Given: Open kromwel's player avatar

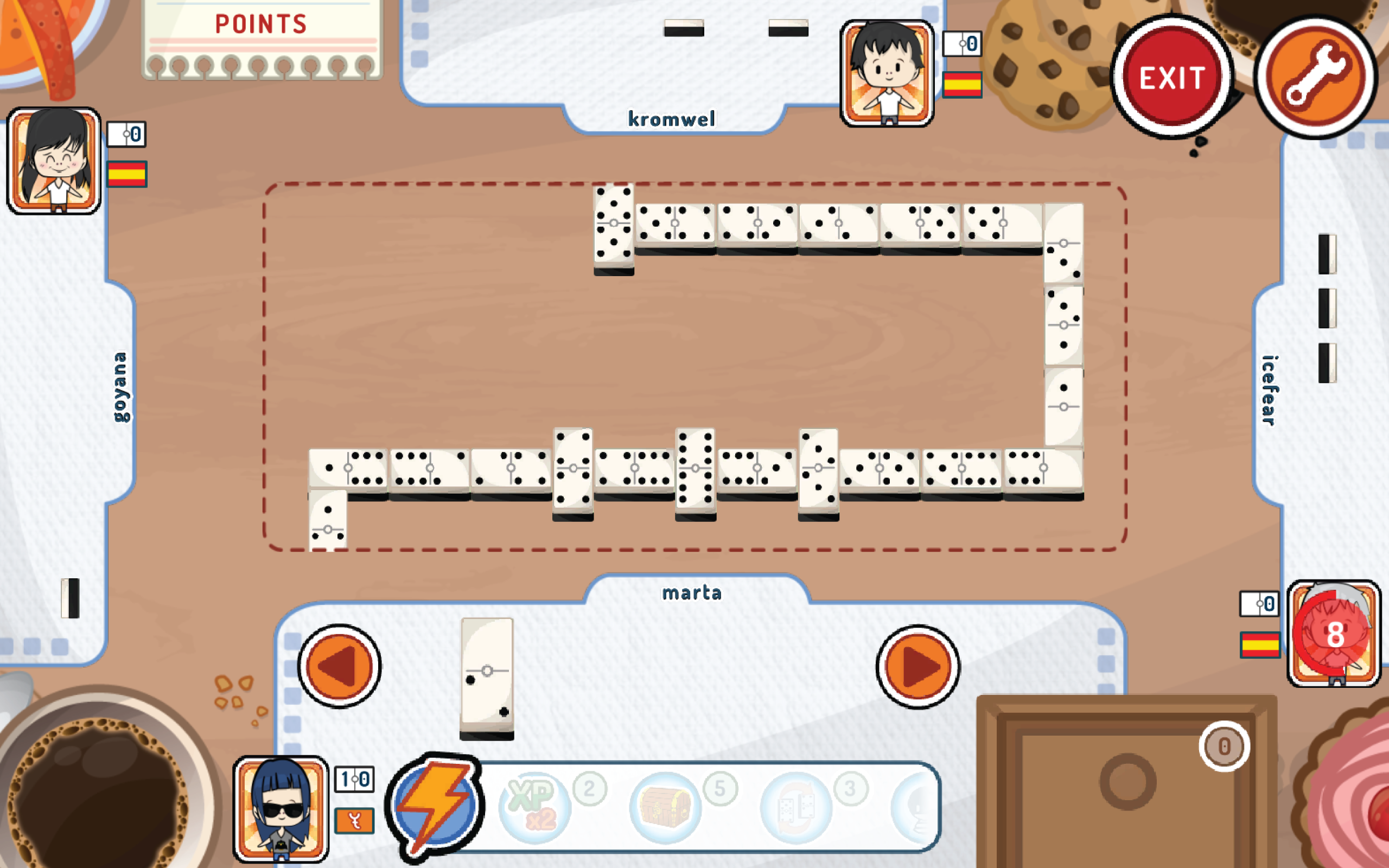Looking at the screenshot, I should (887, 73).
